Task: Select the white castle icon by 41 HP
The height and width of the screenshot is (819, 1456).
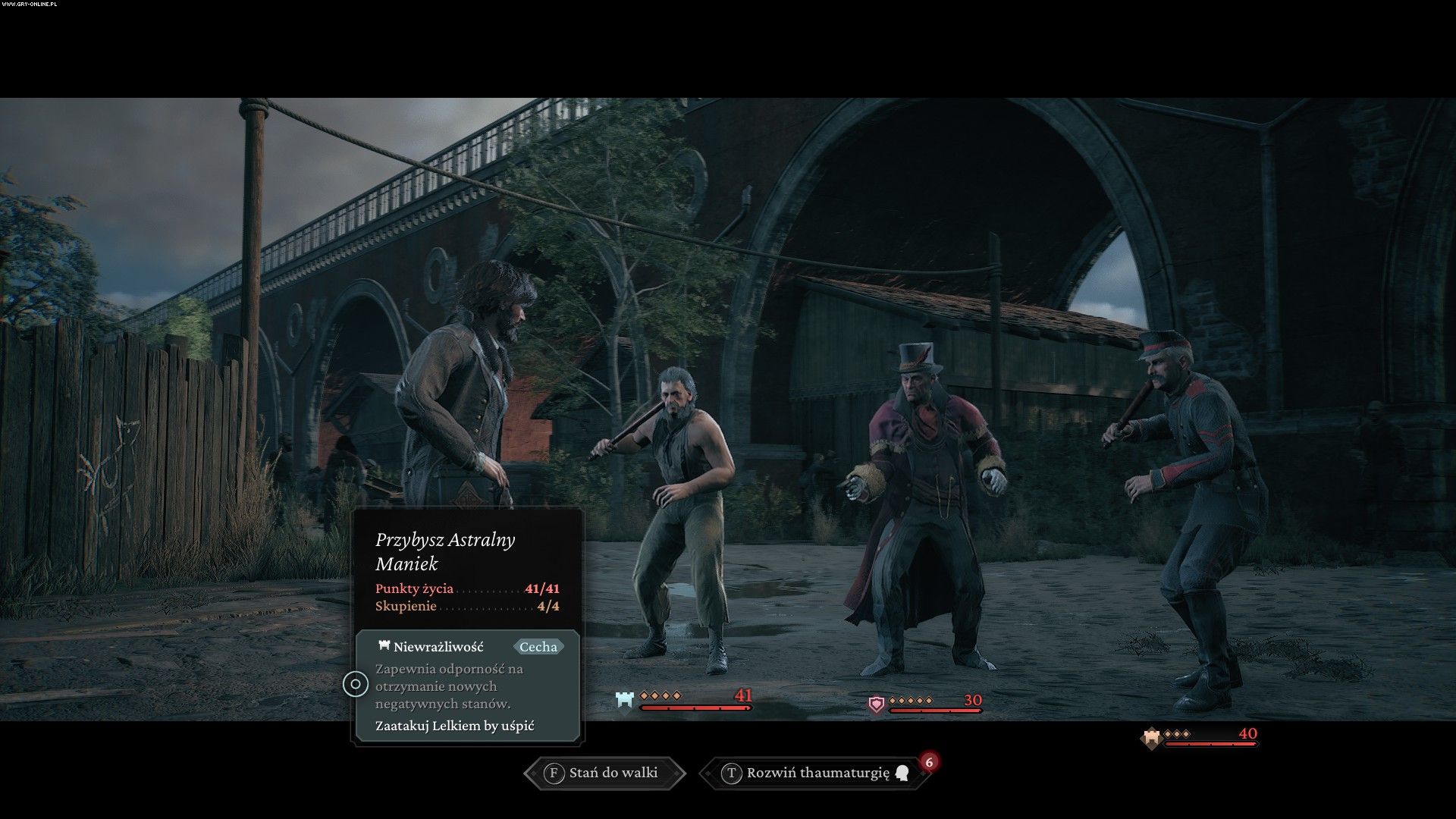Action: click(x=624, y=700)
